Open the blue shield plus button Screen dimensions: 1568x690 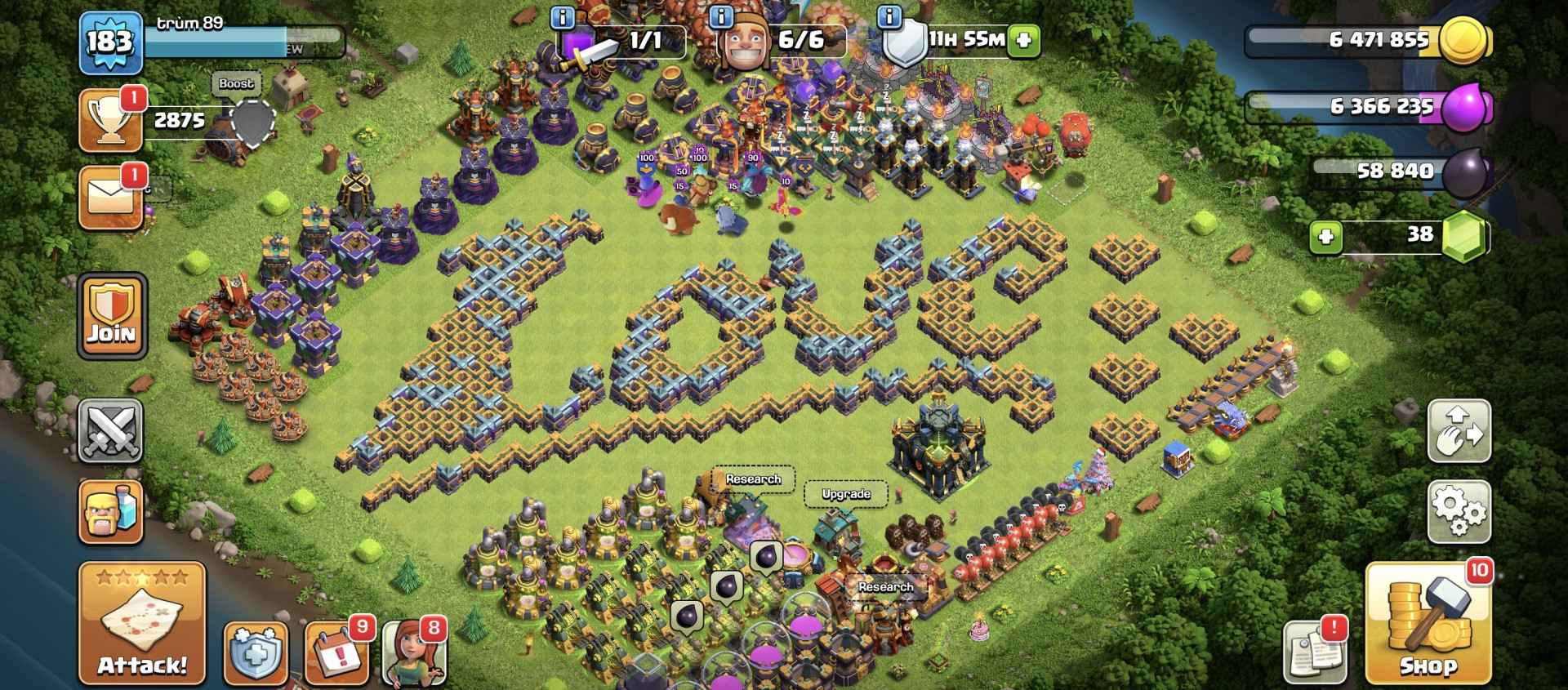[x=256, y=653]
